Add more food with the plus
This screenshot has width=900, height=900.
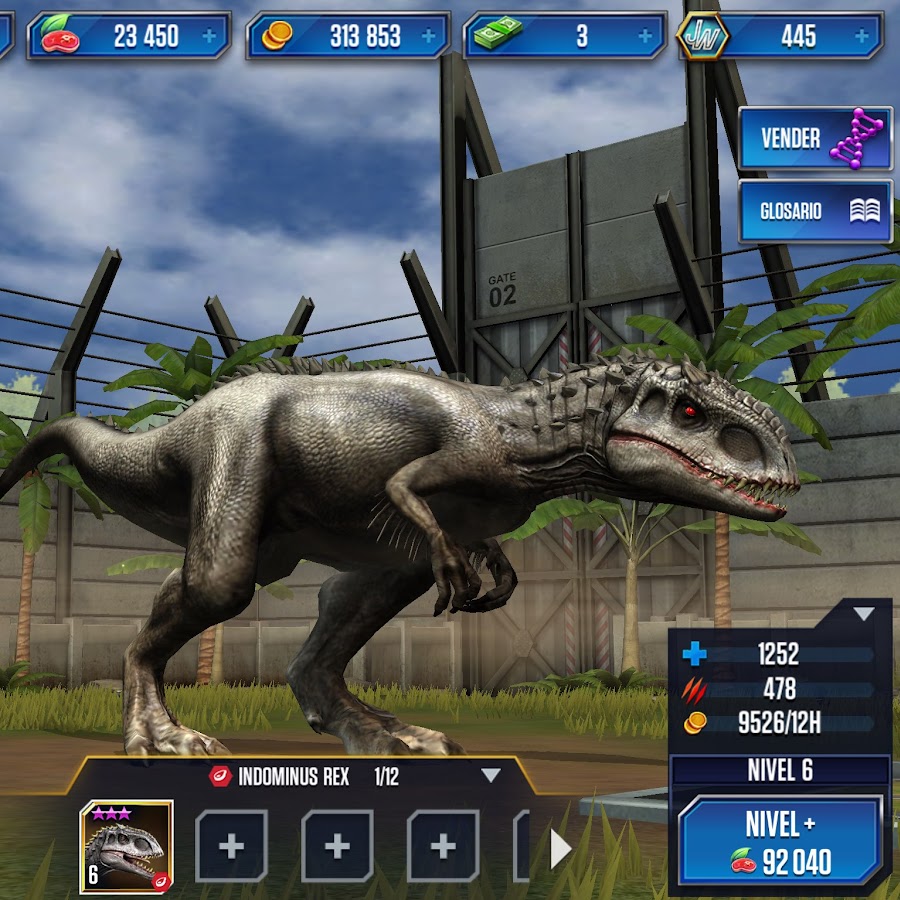point(209,37)
